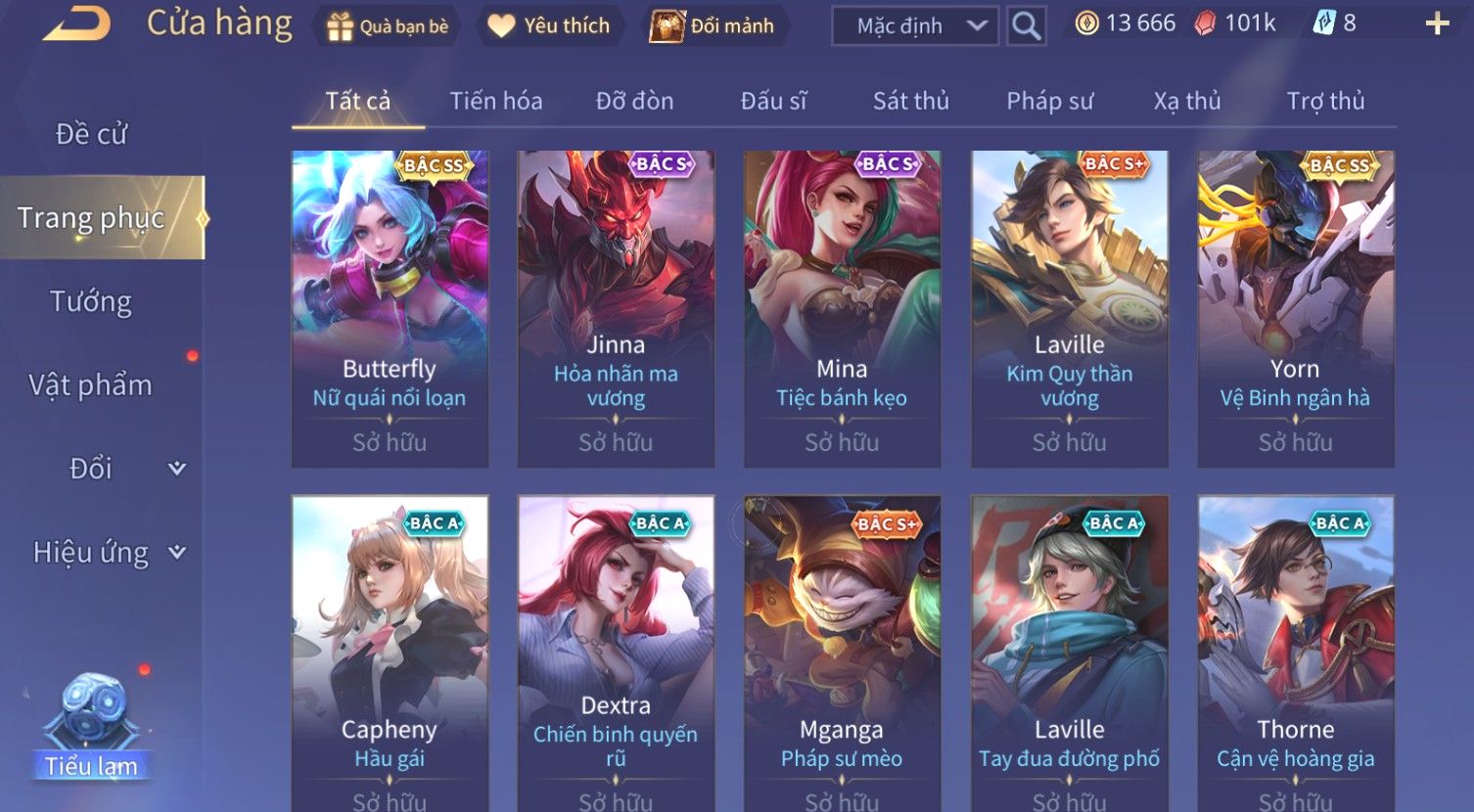The image size is (1474, 812).
Task: Open the Đổi mảnh exchange
Action: click(x=713, y=26)
